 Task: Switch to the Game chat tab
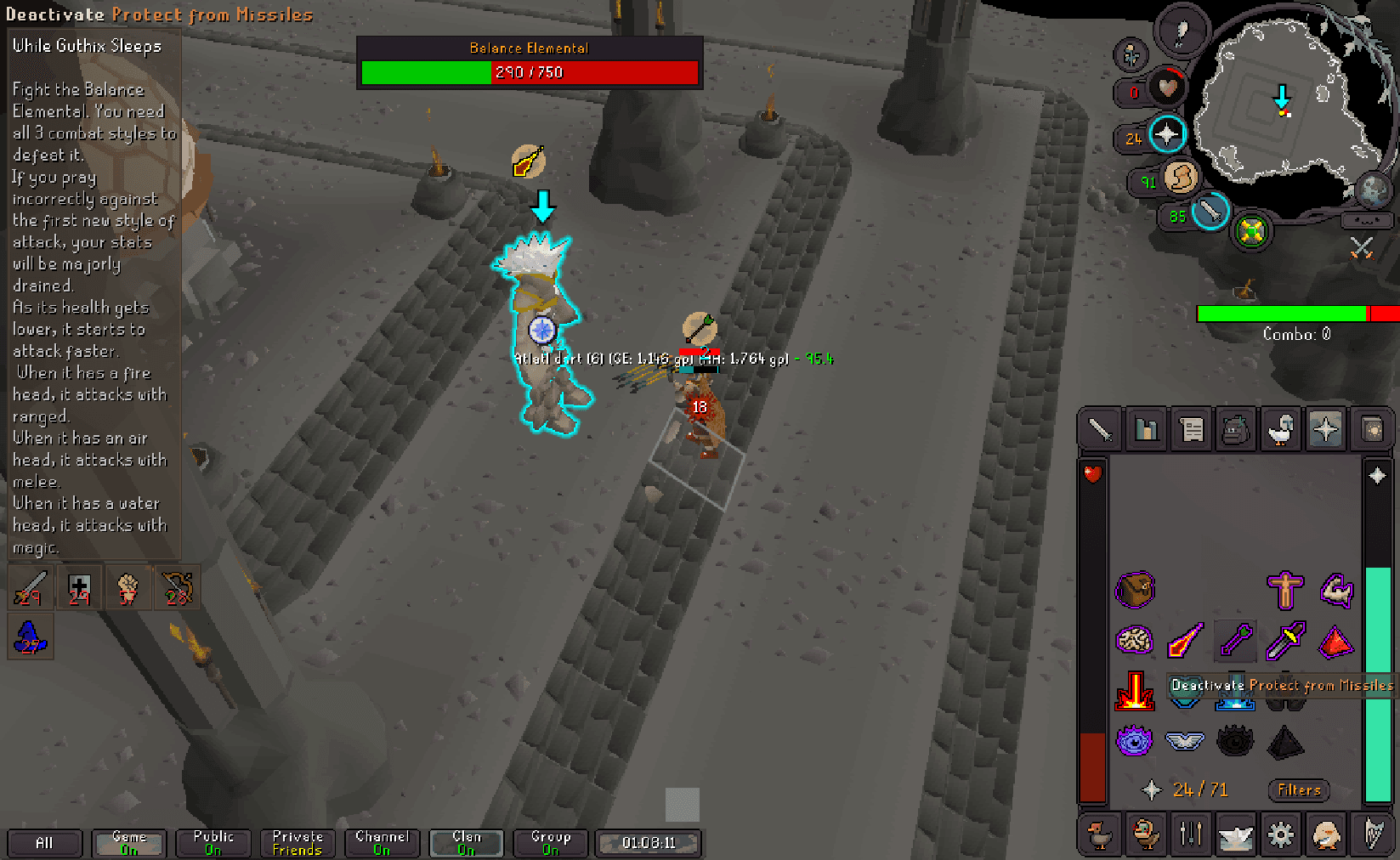(x=128, y=842)
